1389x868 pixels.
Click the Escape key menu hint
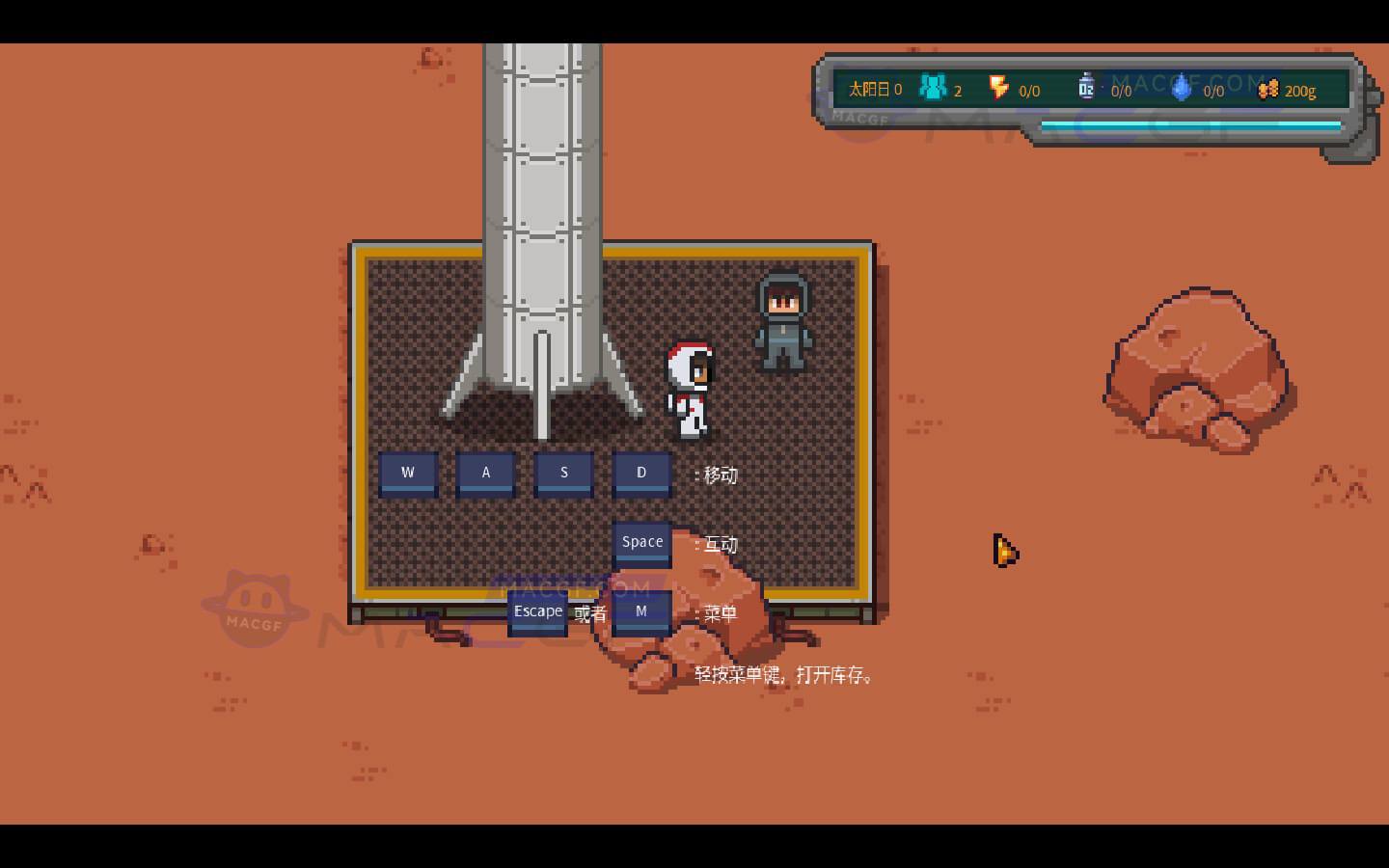(538, 610)
